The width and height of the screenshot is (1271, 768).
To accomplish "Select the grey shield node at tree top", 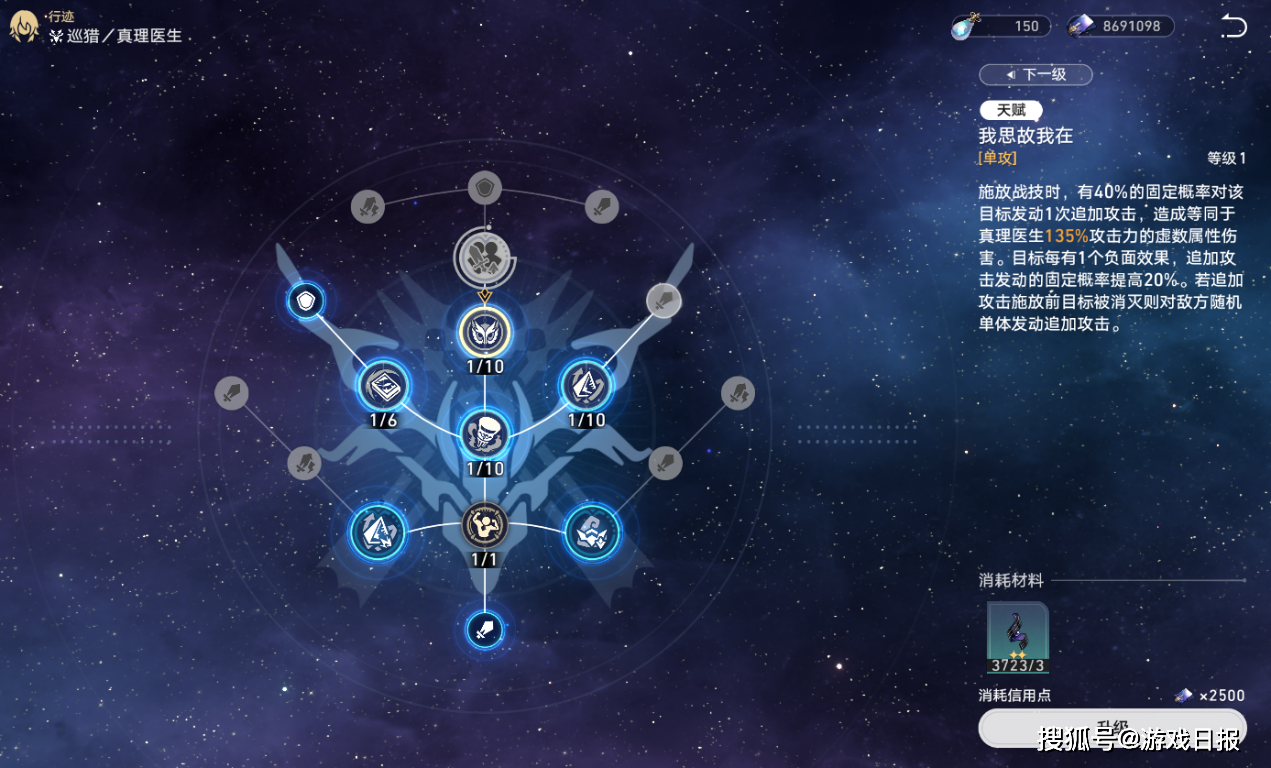I will point(485,187).
